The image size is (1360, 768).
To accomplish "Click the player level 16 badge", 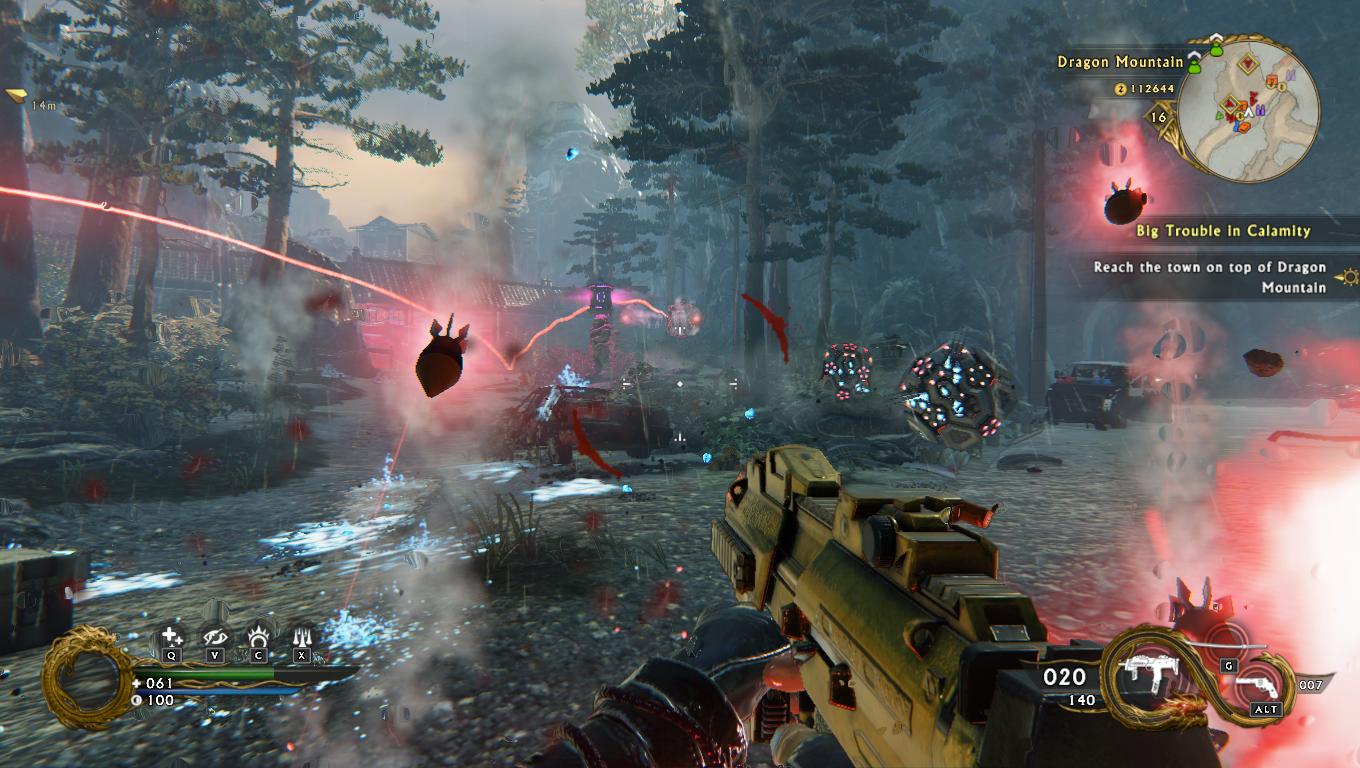I will (x=1159, y=117).
